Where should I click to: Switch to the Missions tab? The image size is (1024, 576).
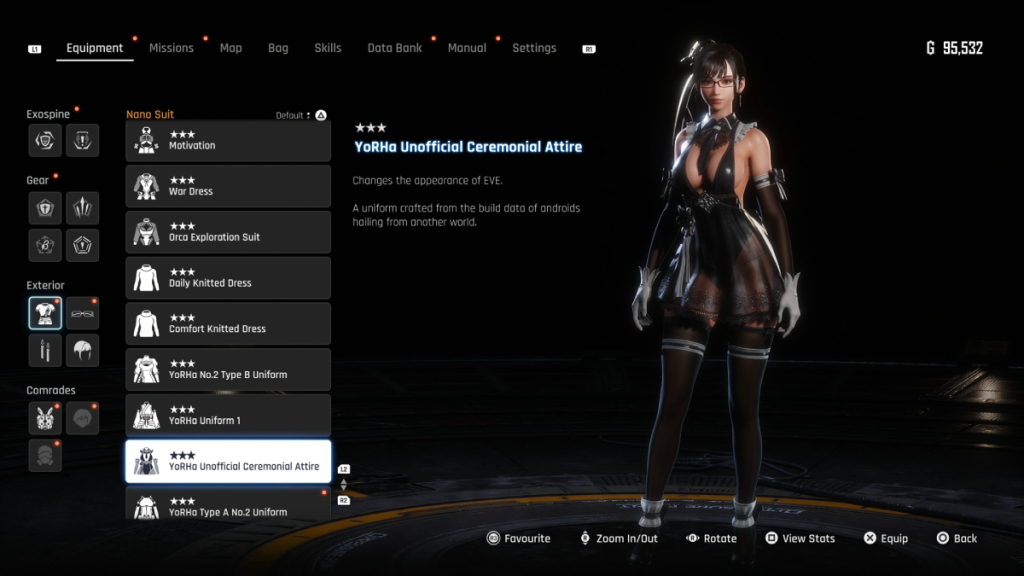[x=171, y=48]
